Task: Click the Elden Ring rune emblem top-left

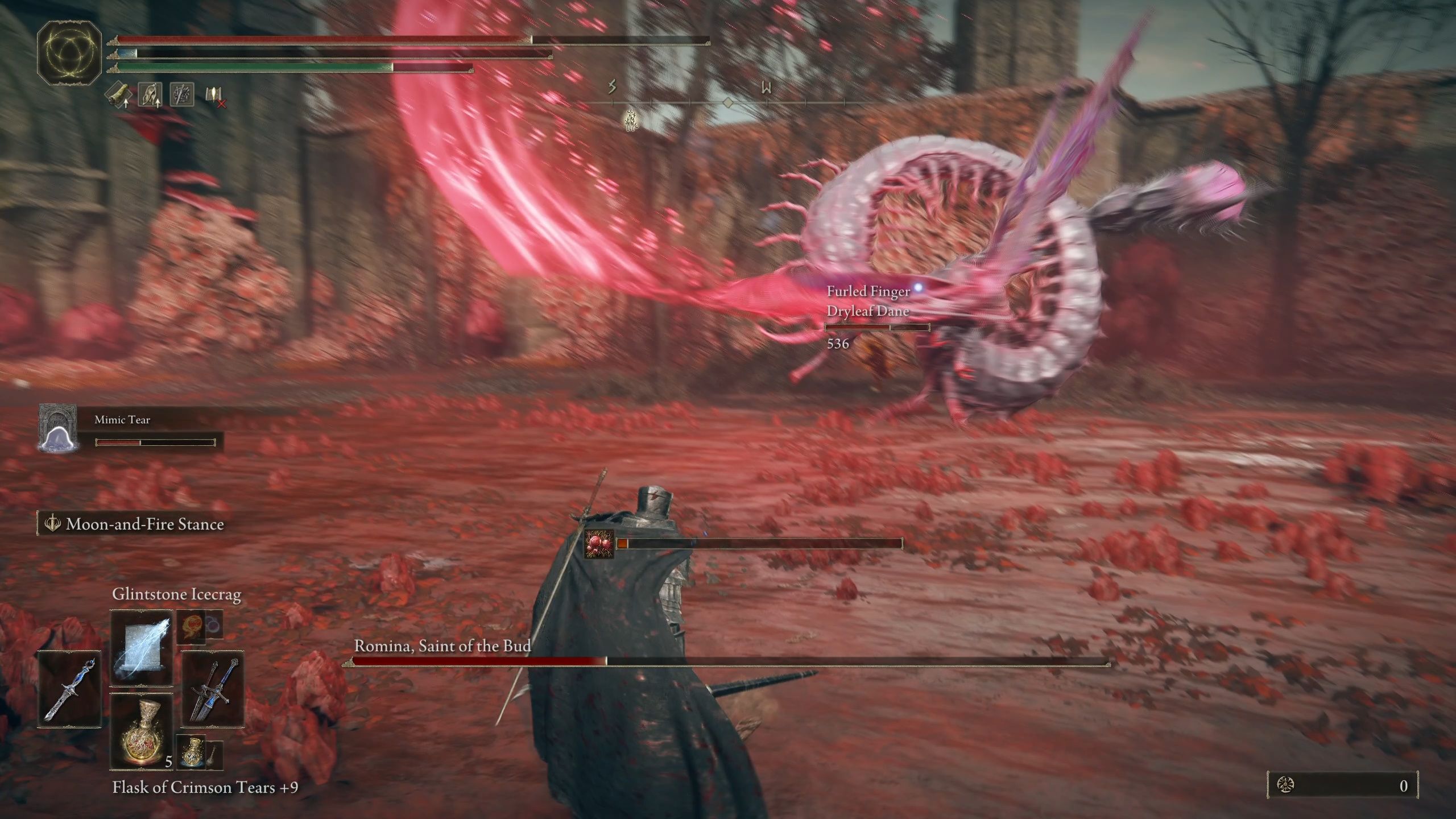Action: click(68, 54)
